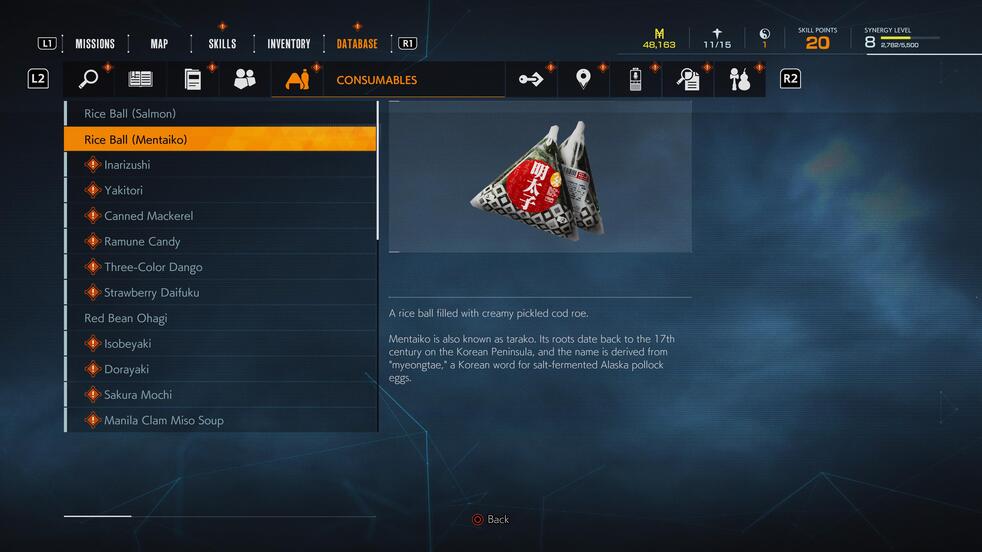982x552 pixels.
Task: Open the magnifying glass database category
Action: [x=89, y=80]
